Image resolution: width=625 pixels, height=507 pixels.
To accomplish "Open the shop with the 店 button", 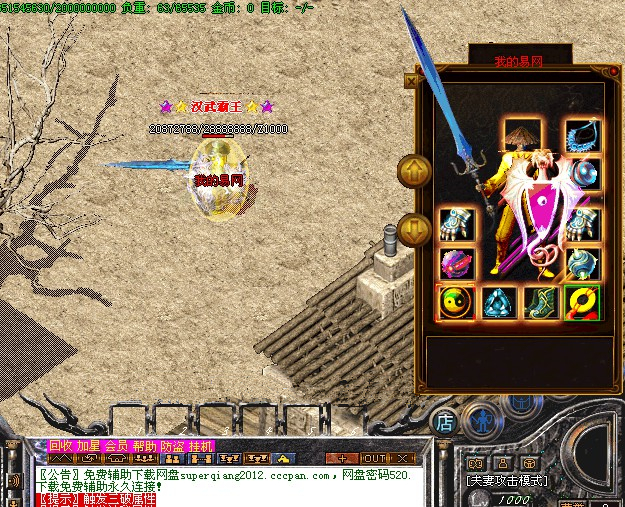I will pyautogui.click(x=445, y=421).
